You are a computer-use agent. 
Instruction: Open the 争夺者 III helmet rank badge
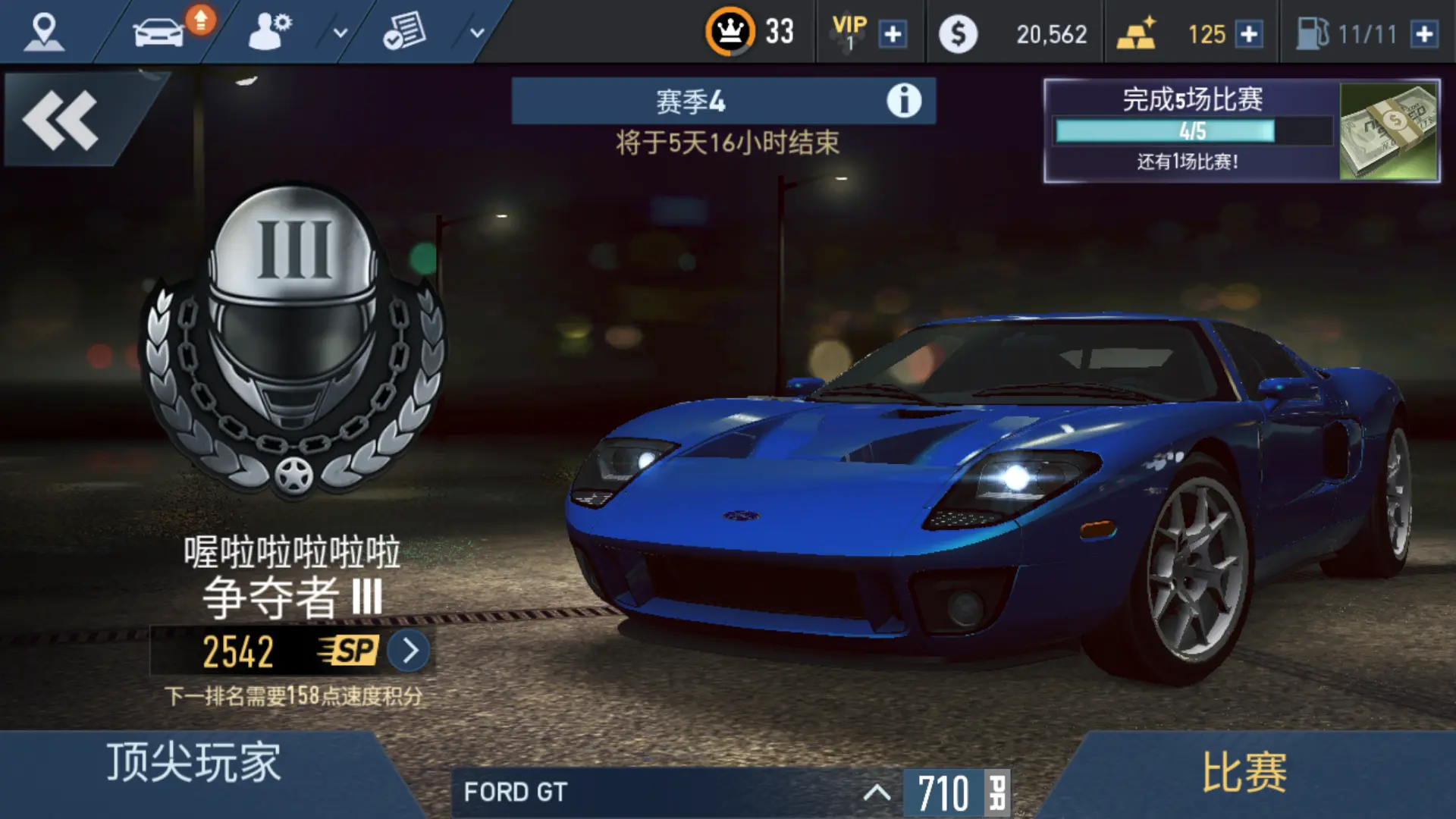293,341
